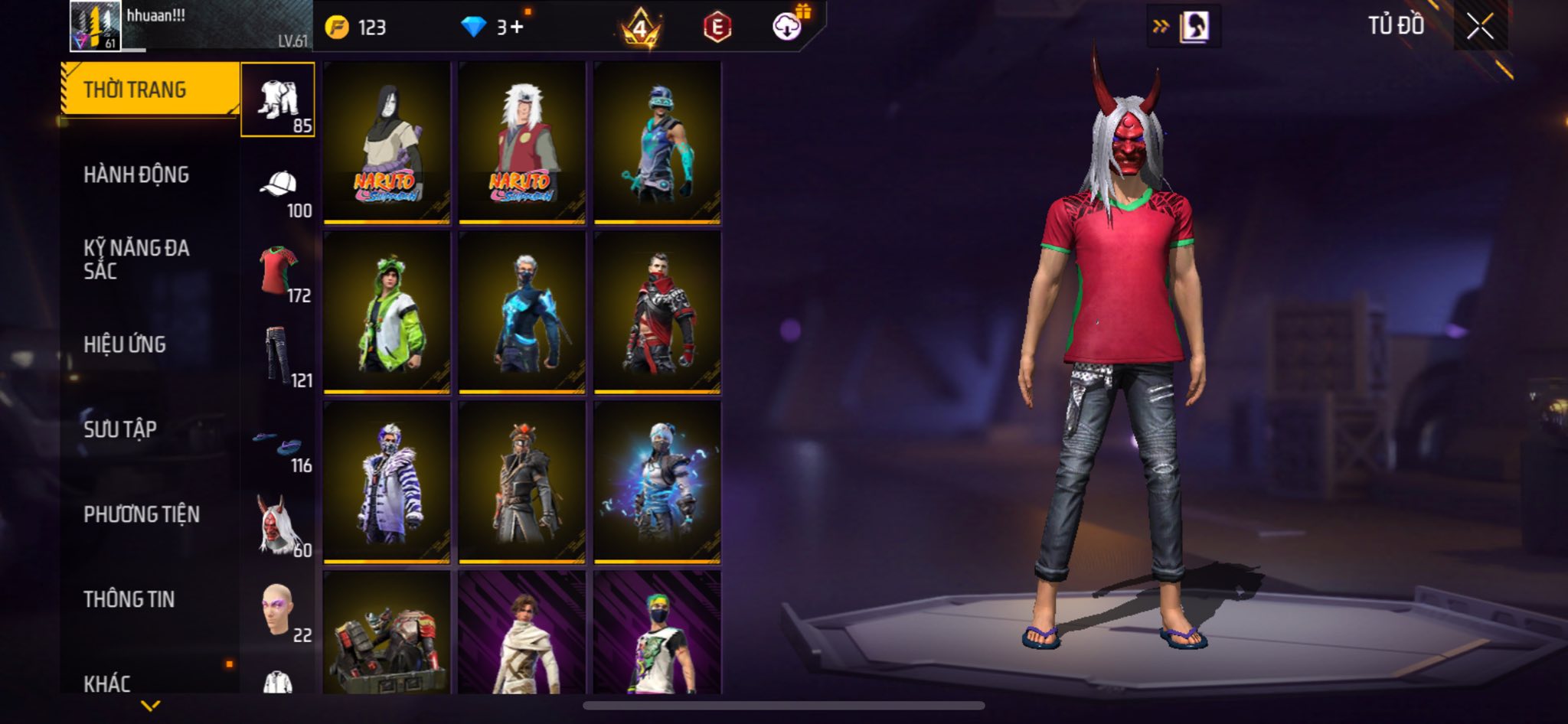Select the Orochimaru Naruto outfit bundle

point(386,142)
